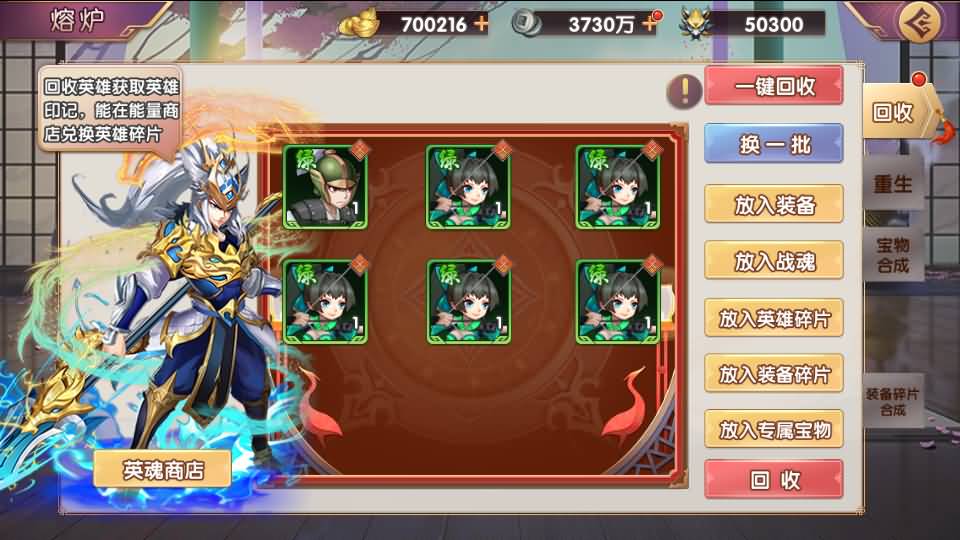Choose 放入装备 to add equipment
The height and width of the screenshot is (540, 960).
(774, 205)
